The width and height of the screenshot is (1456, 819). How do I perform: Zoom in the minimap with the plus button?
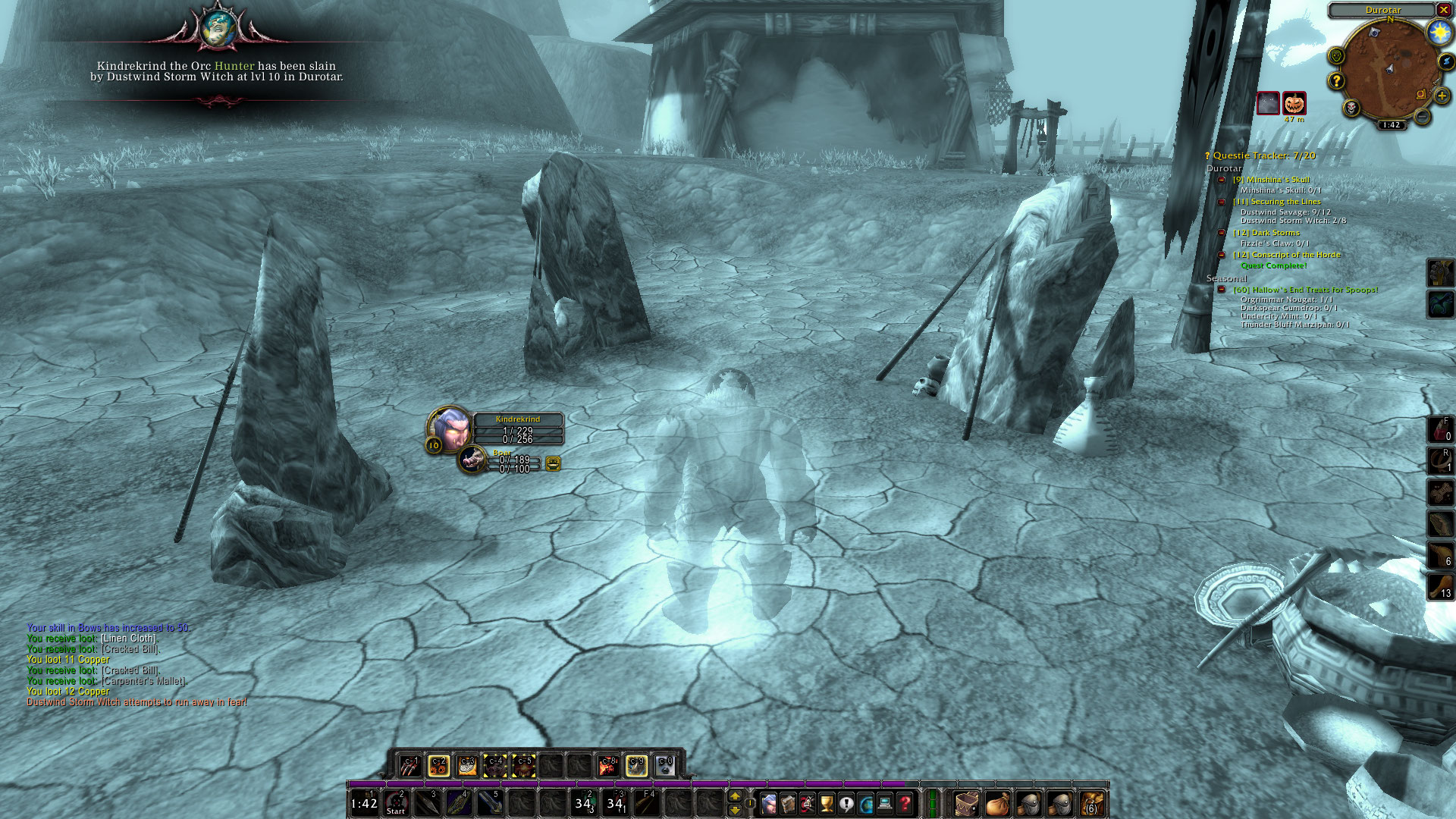click(1442, 96)
